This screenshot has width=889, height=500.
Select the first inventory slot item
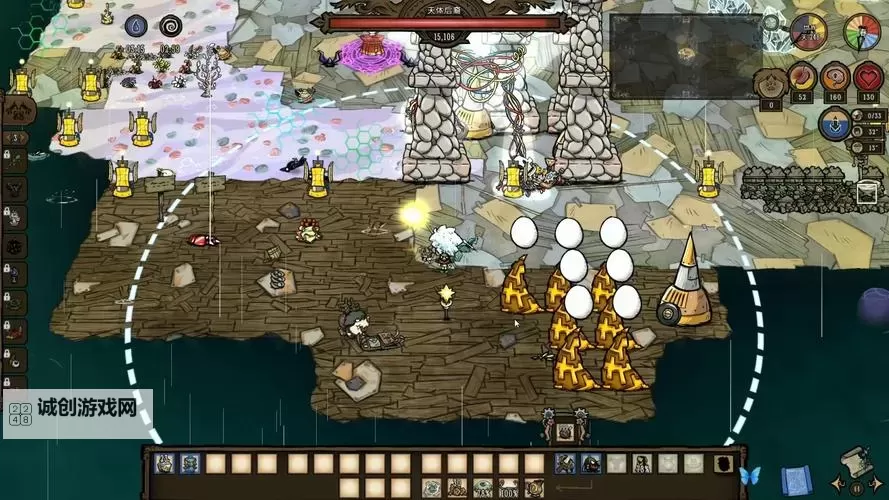[164, 463]
